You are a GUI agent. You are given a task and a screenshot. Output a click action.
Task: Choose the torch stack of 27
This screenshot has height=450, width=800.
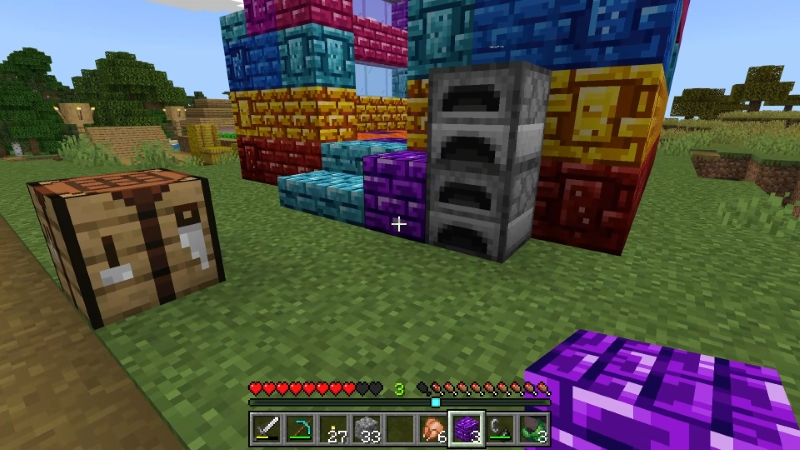point(333,428)
